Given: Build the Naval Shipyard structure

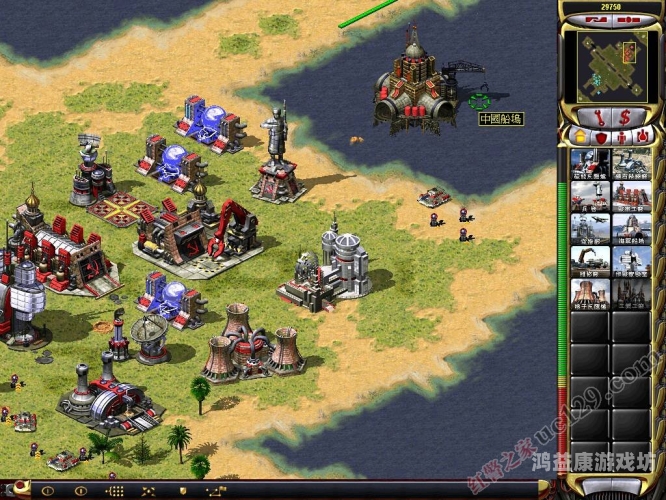Looking at the screenshot, I should pos(632,229).
